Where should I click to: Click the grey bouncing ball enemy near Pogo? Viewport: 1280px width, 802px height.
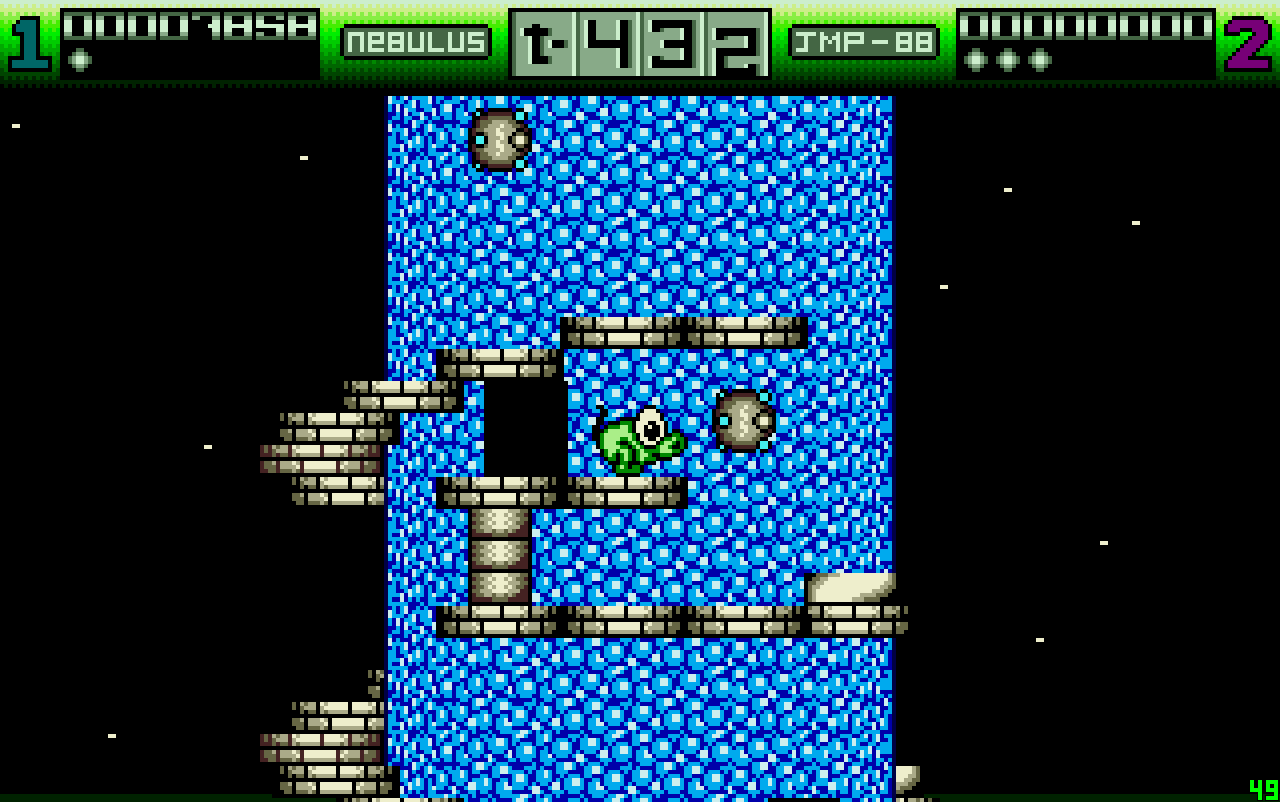tap(744, 422)
